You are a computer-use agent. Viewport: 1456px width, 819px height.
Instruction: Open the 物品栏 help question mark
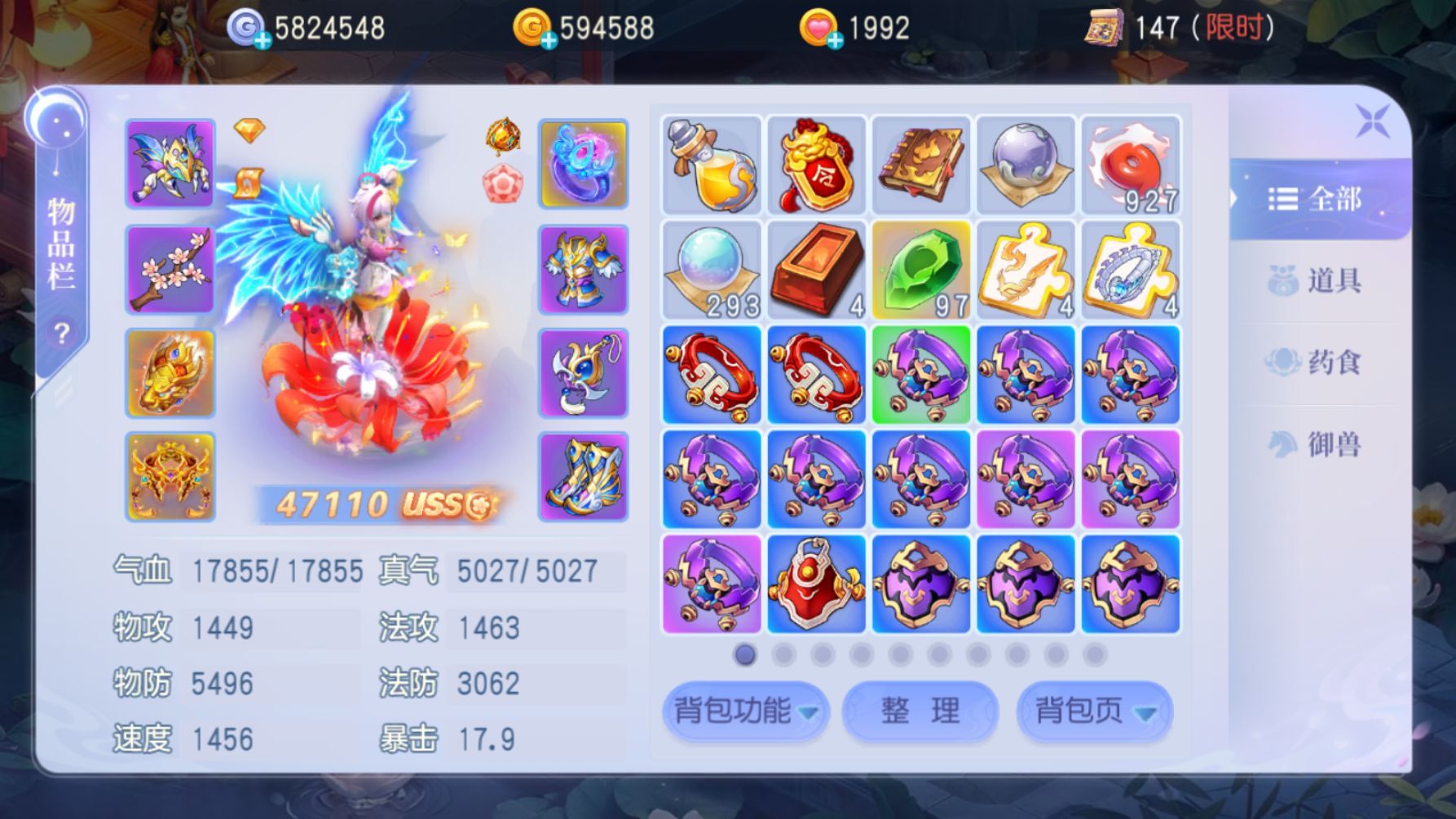click(x=60, y=328)
